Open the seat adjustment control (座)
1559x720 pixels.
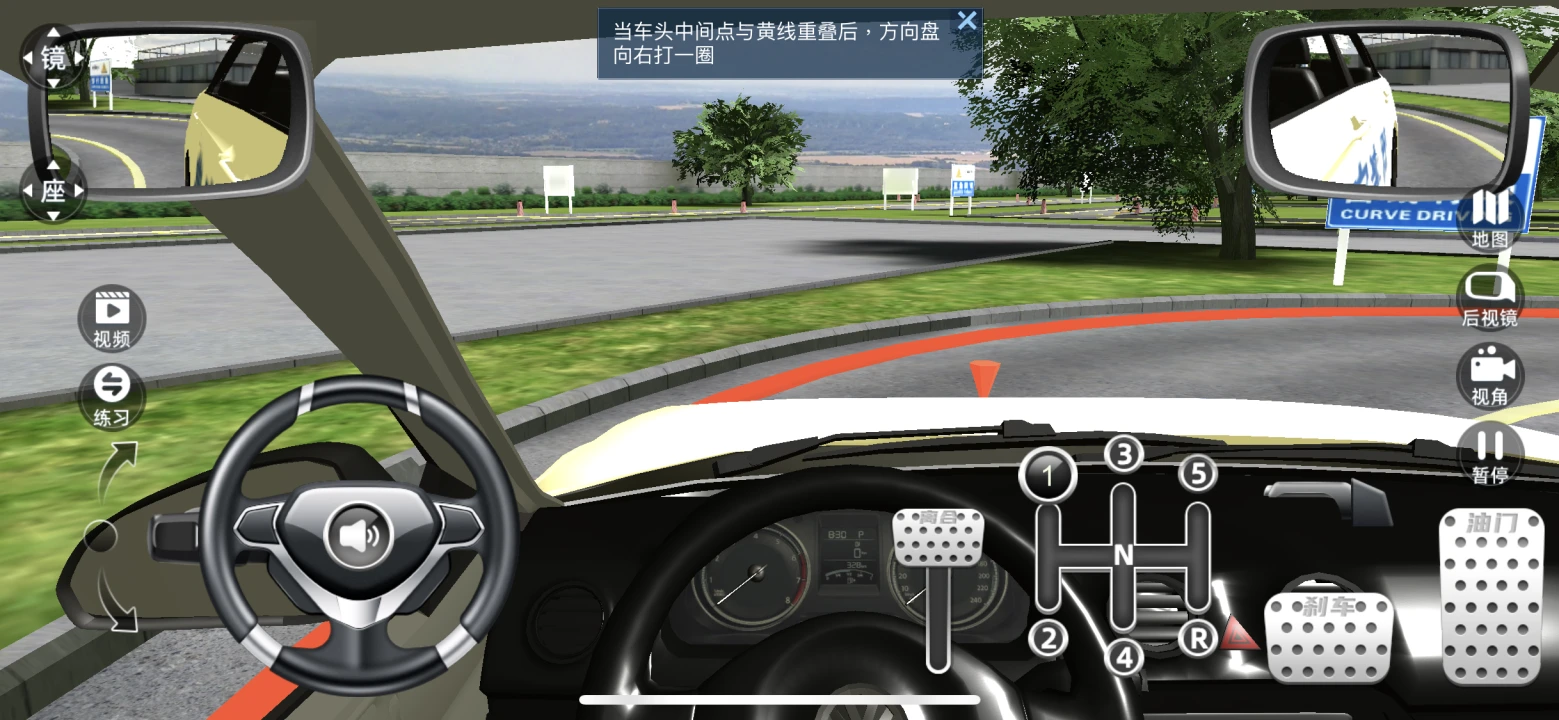coord(53,190)
